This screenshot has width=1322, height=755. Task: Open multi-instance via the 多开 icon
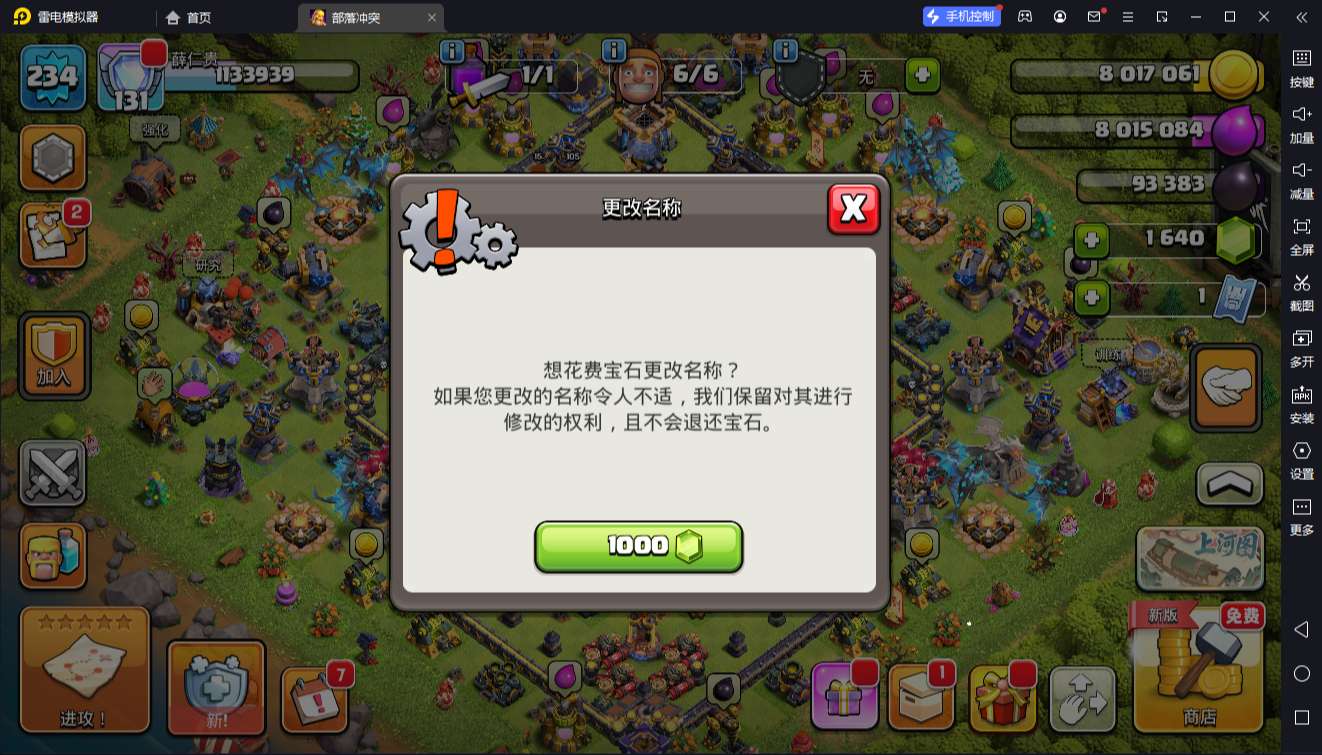coord(1301,349)
